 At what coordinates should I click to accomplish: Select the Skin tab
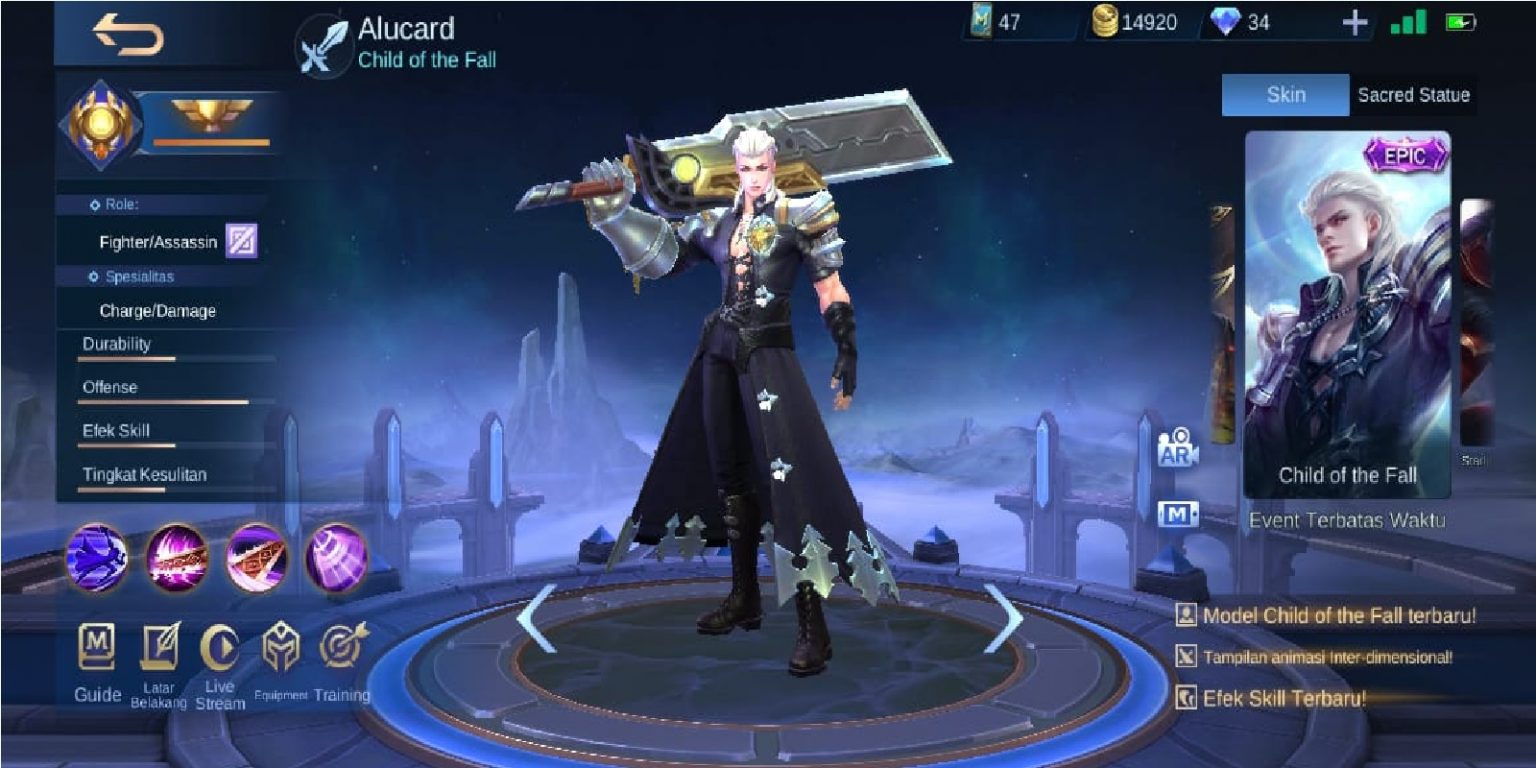coord(1284,95)
